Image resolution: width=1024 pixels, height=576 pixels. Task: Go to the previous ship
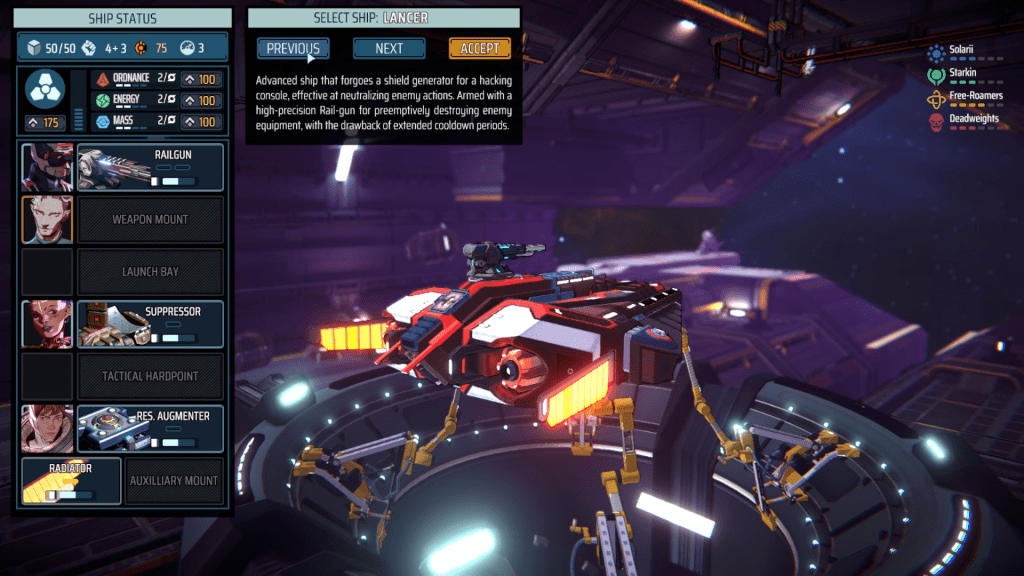pos(293,48)
